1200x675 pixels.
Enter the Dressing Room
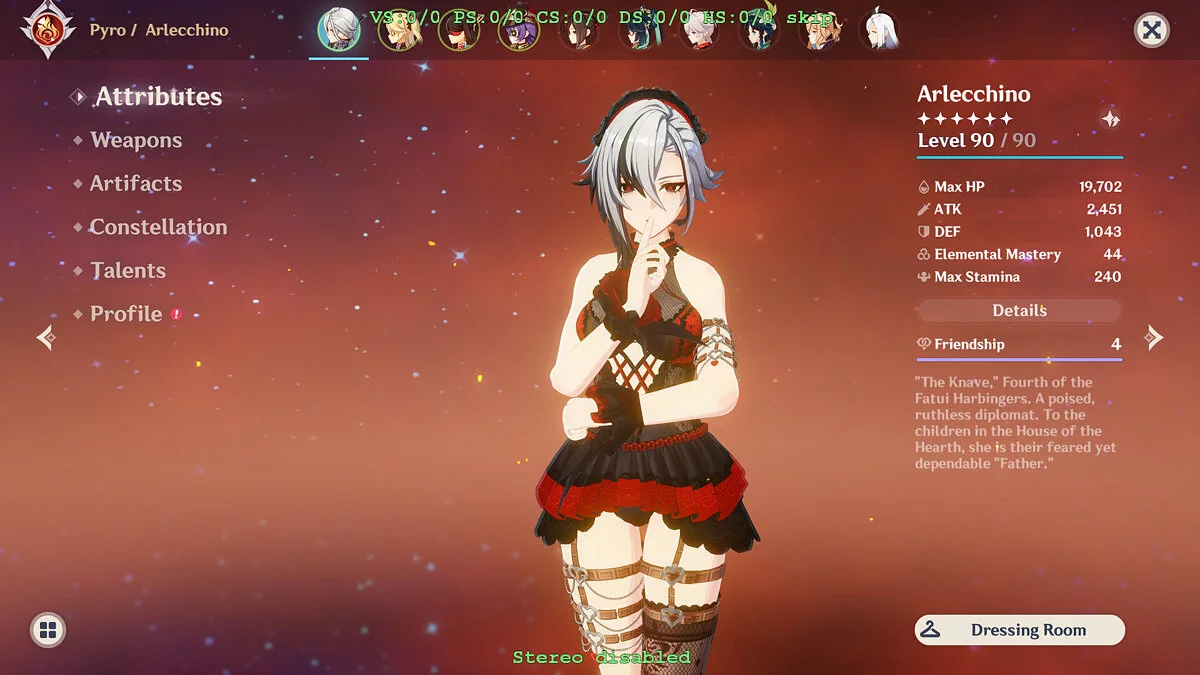pyautogui.click(x=1019, y=630)
